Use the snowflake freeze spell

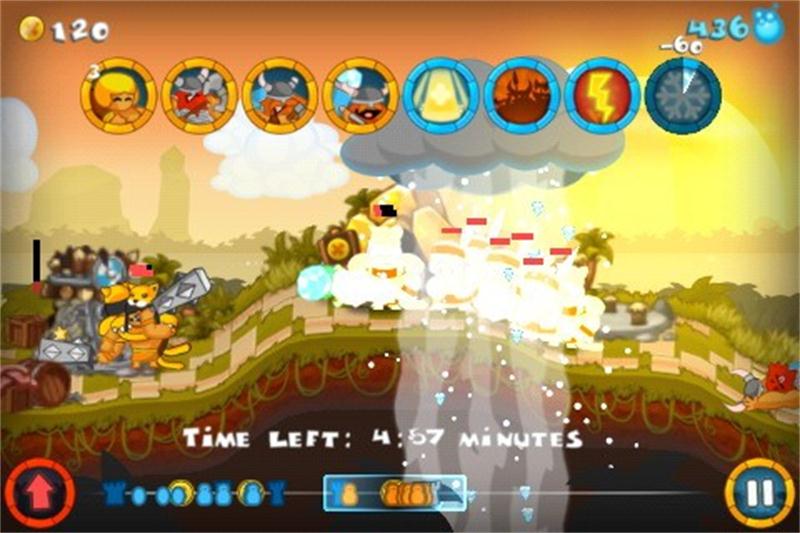[684, 96]
